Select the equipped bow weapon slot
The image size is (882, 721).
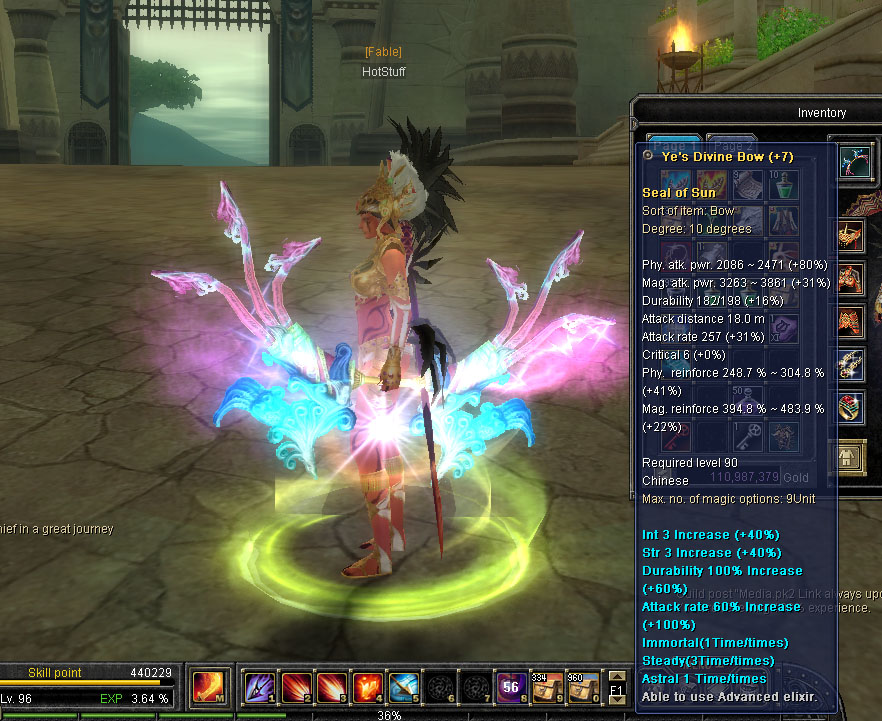[x=856, y=162]
